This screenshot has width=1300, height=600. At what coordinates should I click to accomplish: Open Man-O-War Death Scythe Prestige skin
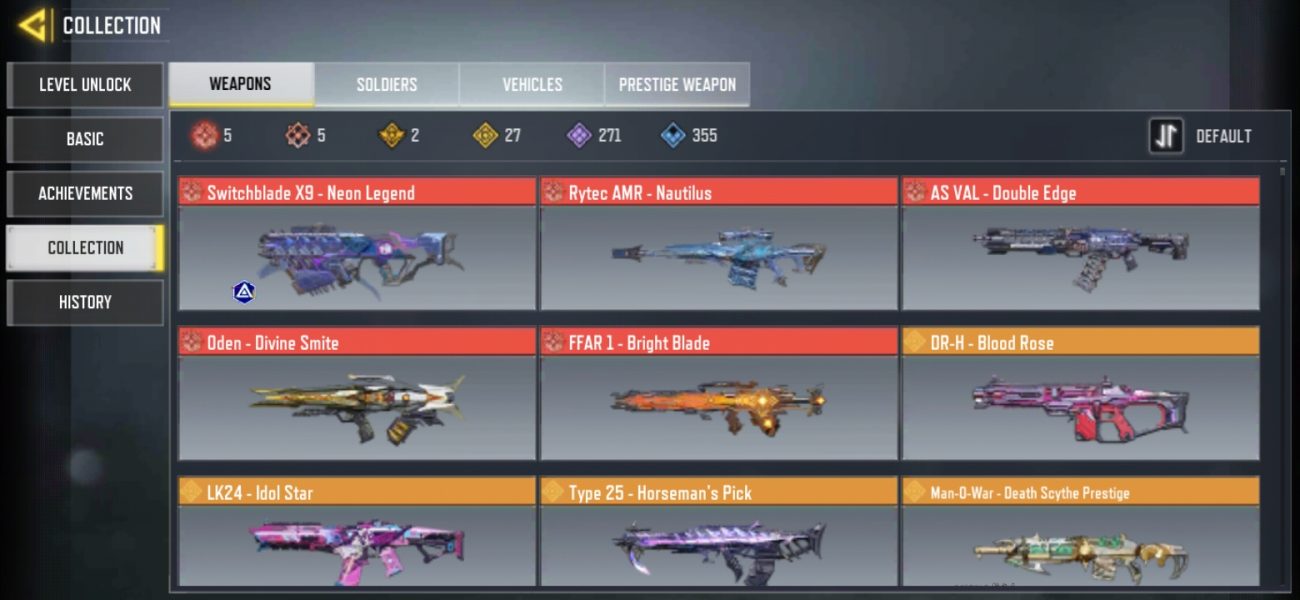(x=1080, y=535)
